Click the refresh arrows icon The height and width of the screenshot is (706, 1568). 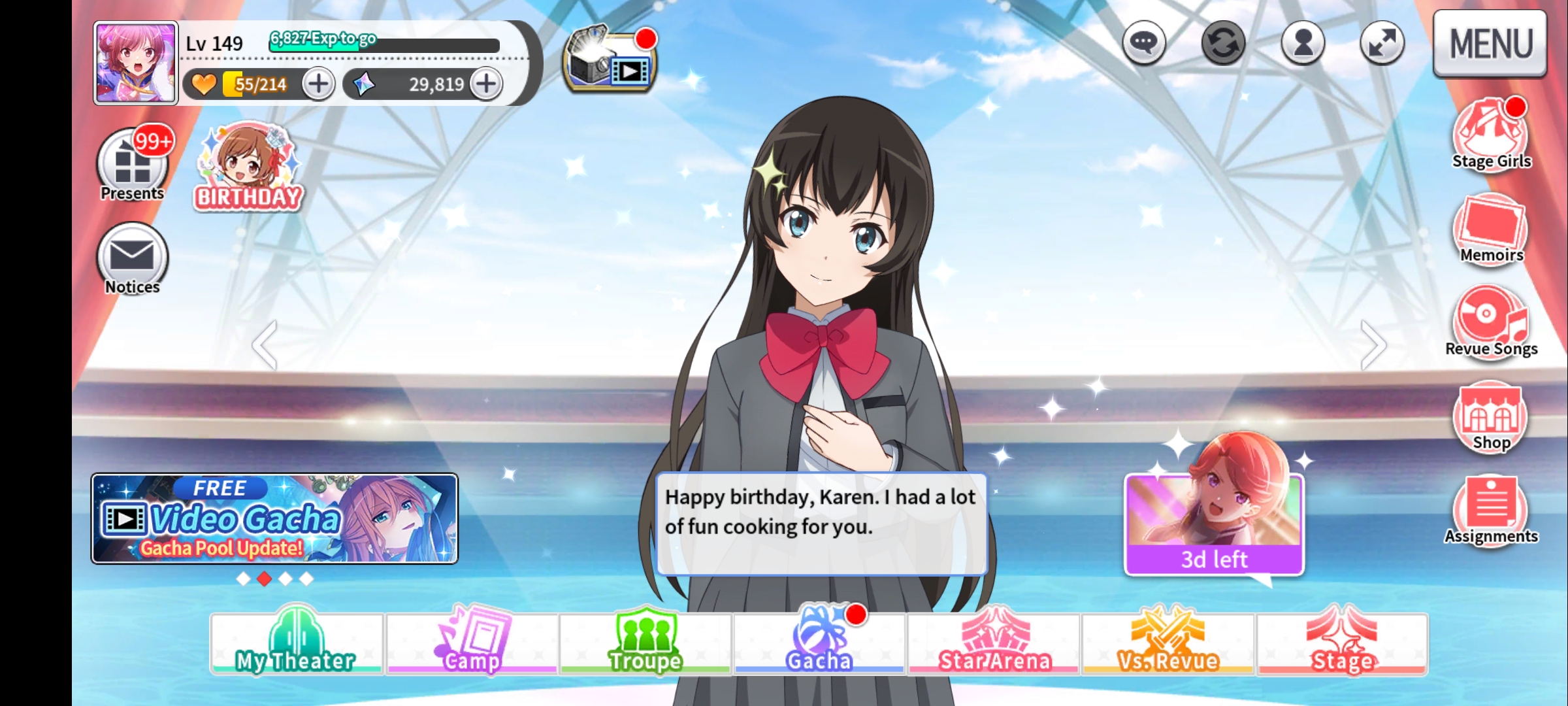pos(1223,43)
